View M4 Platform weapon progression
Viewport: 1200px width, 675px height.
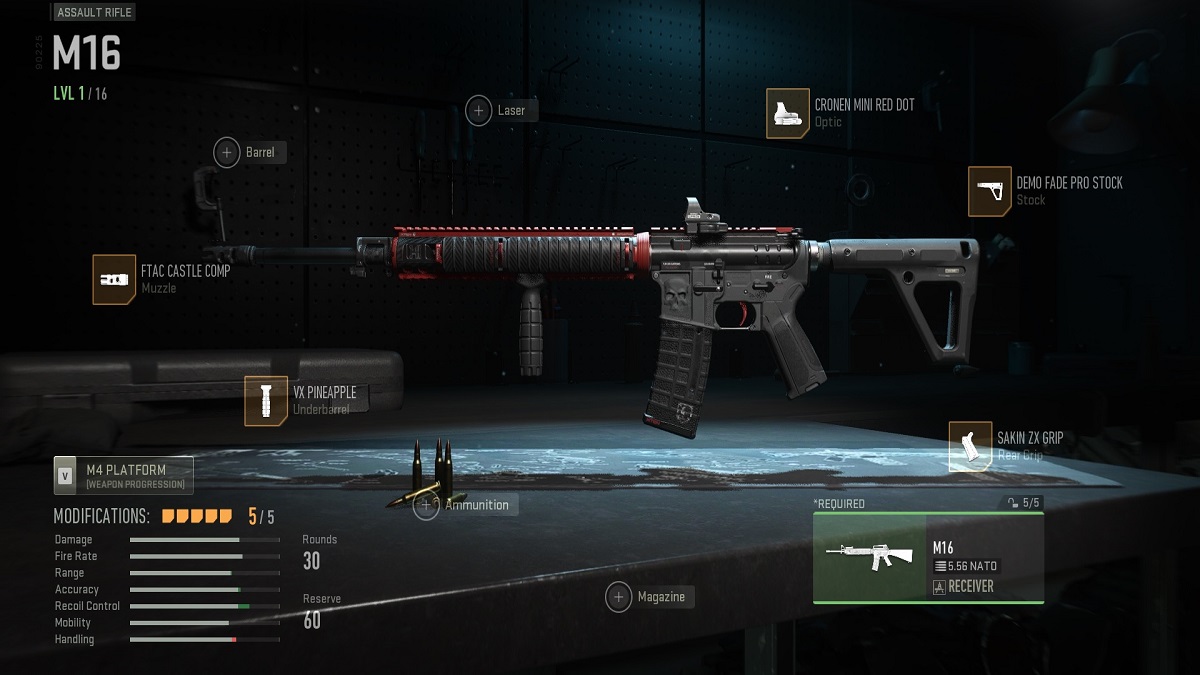[x=124, y=476]
